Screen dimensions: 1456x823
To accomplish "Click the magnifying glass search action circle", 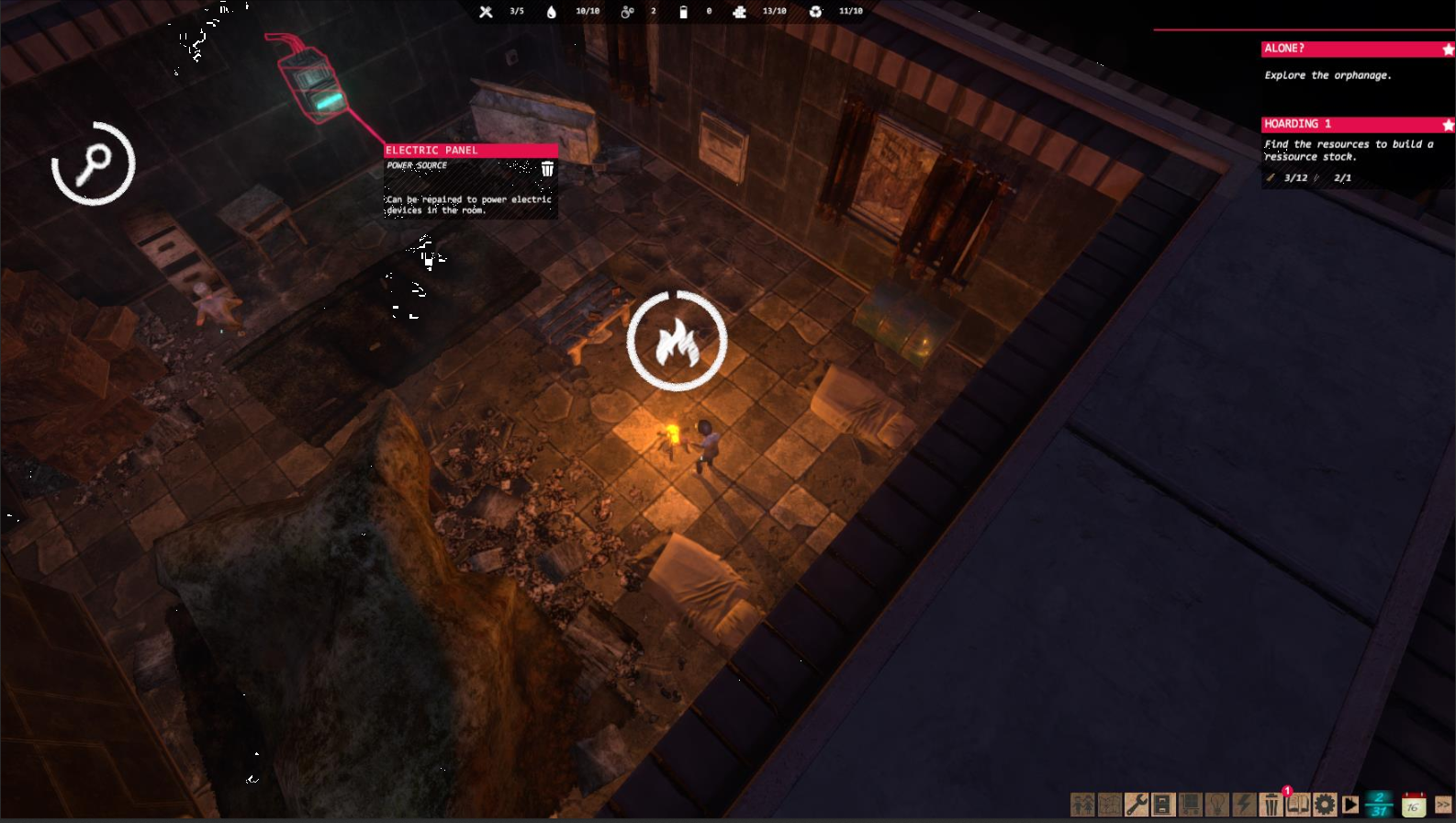I will point(93,163).
